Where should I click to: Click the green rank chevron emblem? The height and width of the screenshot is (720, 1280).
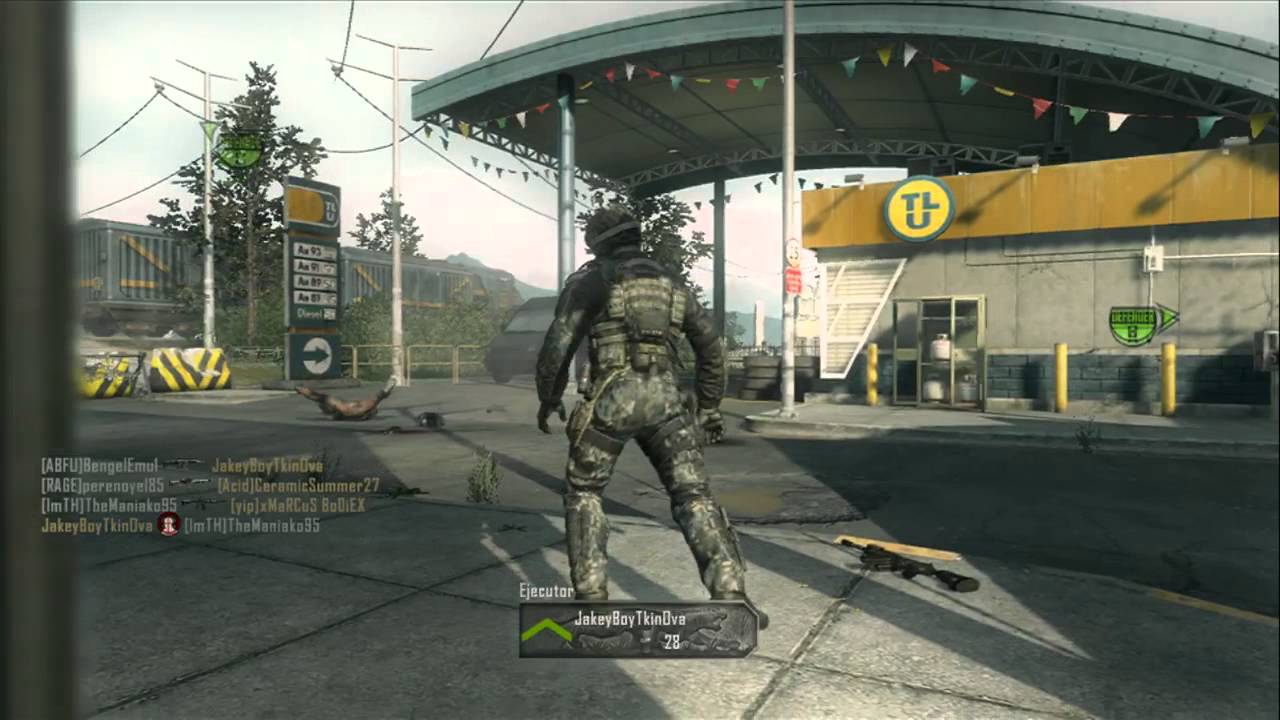point(547,630)
